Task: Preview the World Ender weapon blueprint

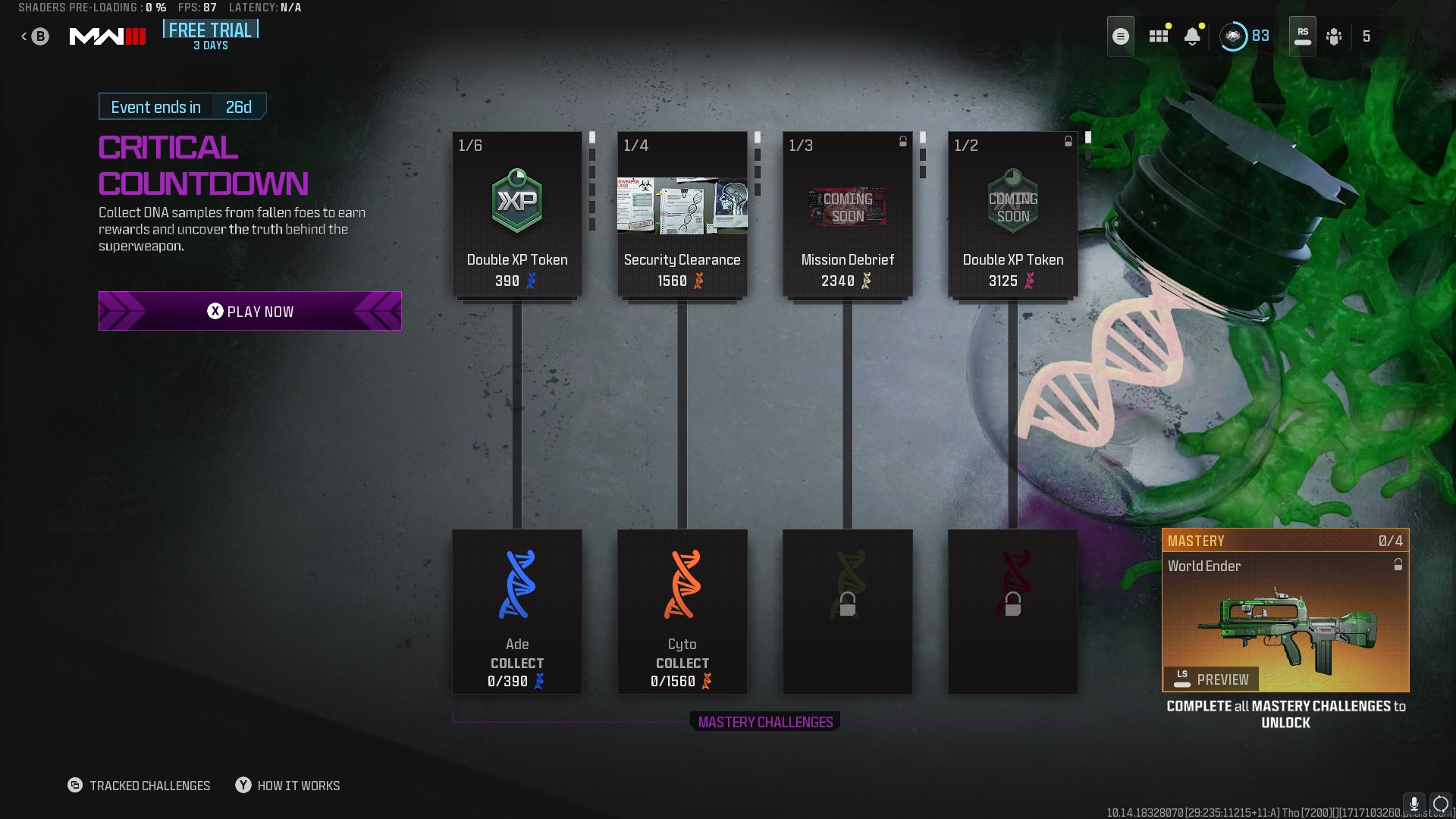Action: coord(1210,679)
